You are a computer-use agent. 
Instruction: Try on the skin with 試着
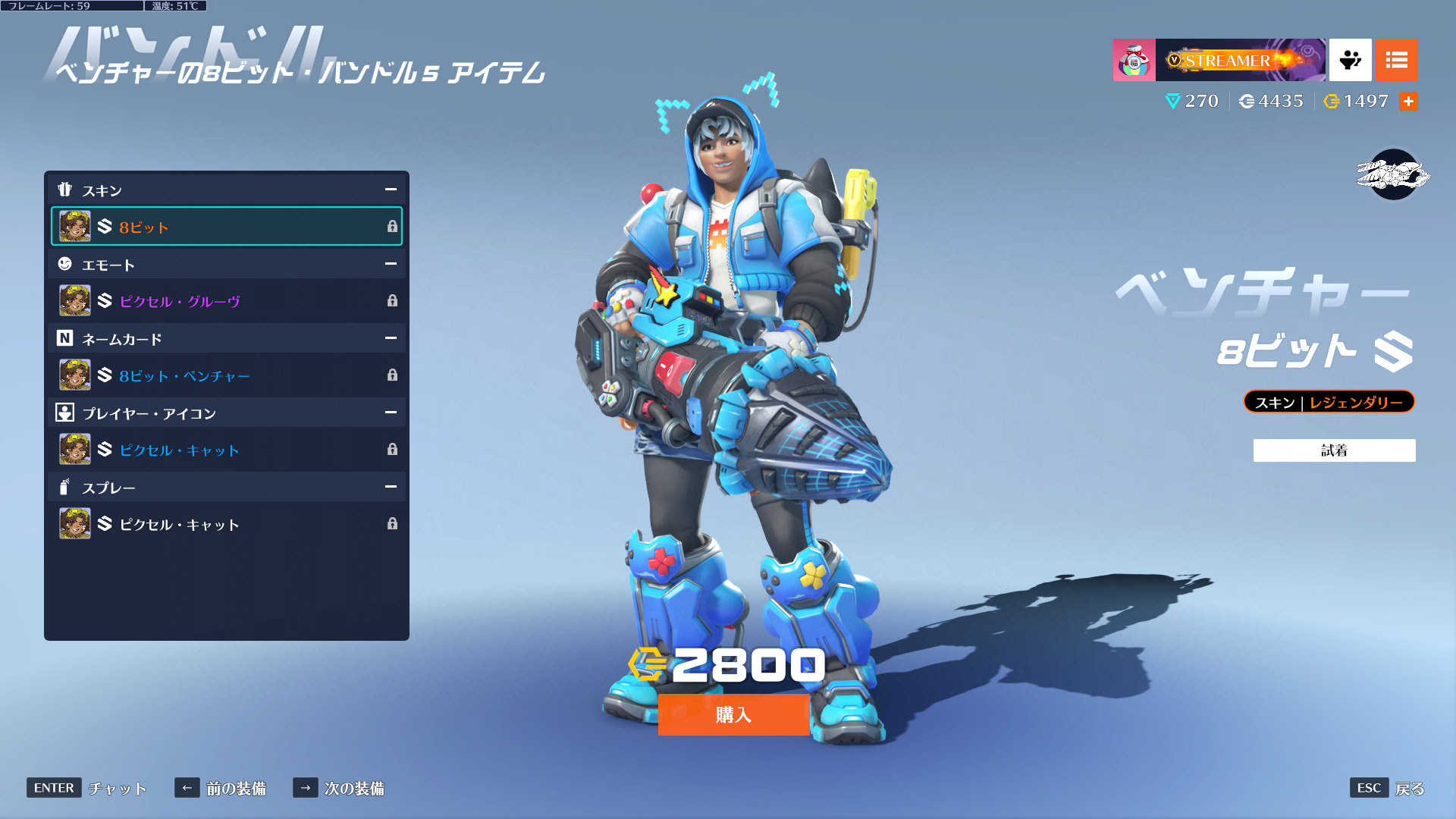[x=1334, y=450]
